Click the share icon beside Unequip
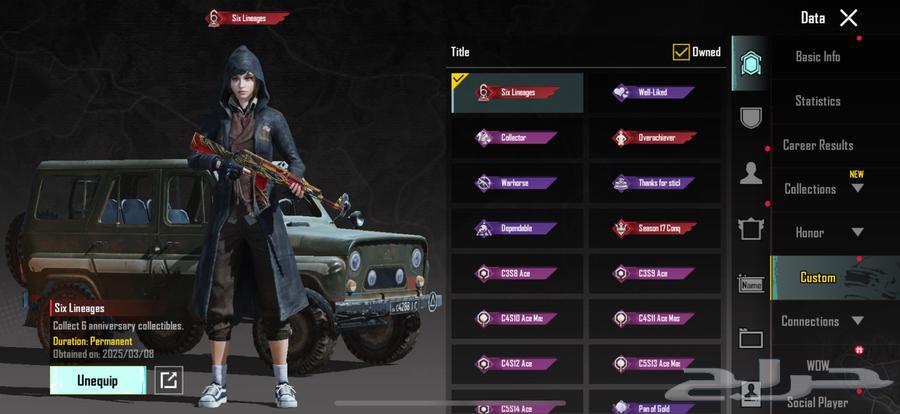The width and height of the screenshot is (900, 414). [169, 380]
